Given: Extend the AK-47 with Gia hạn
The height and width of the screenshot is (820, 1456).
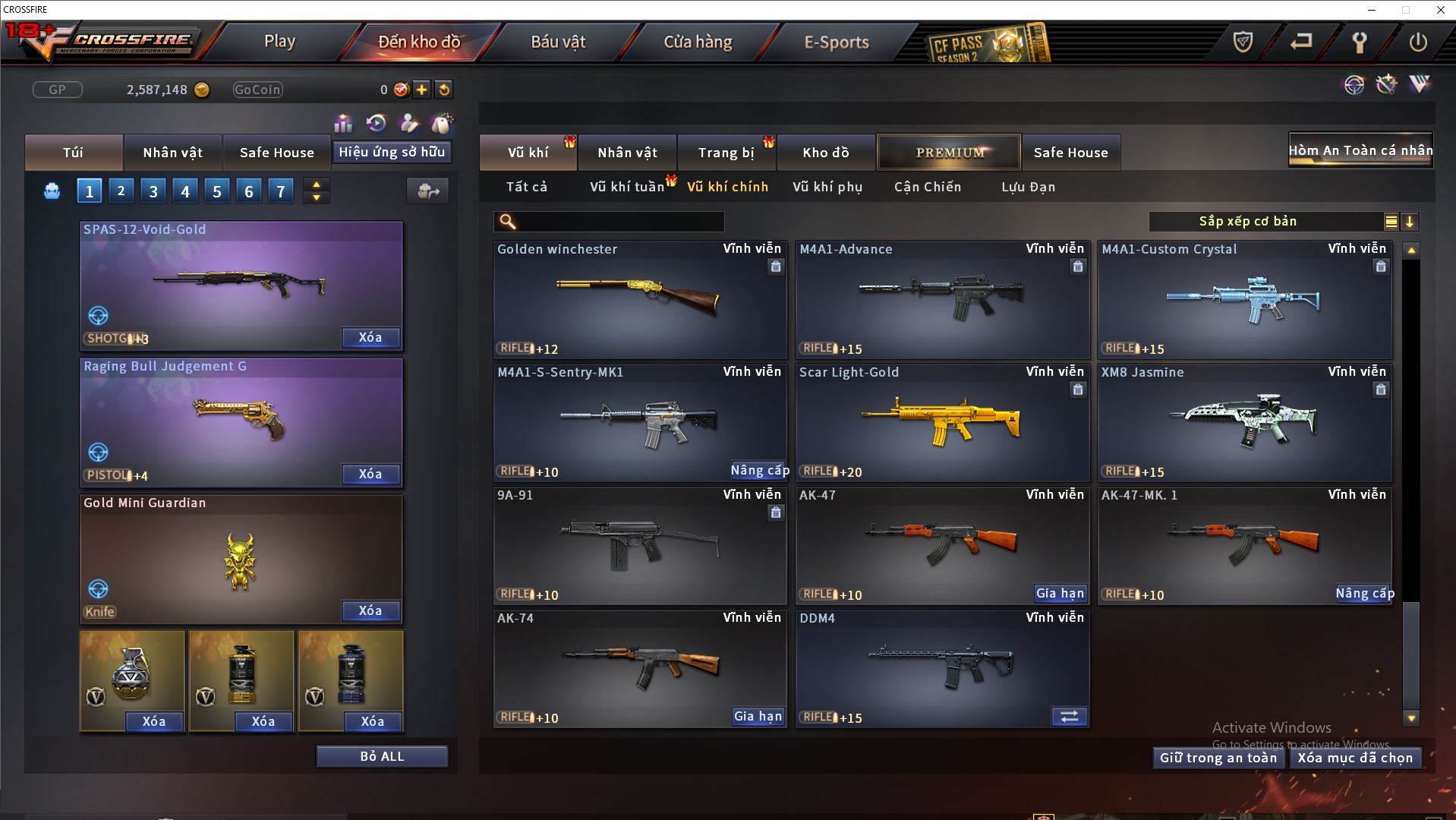Looking at the screenshot, I should pyautogui.click(x=1060, y=594).
